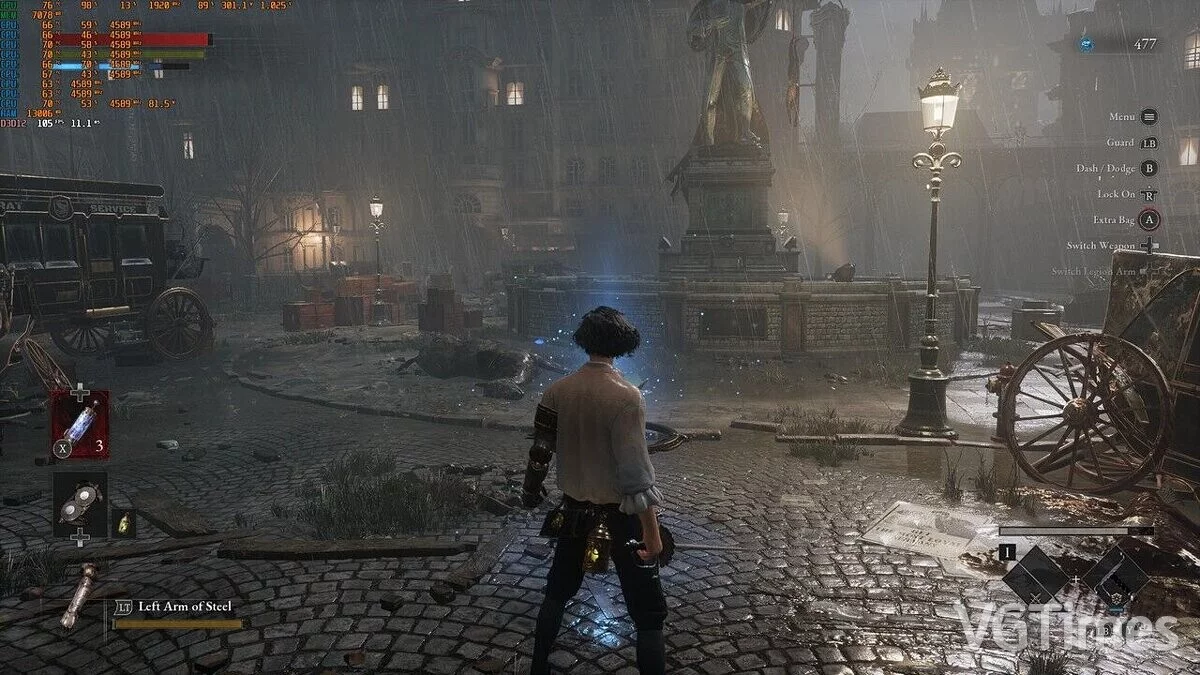Screen dimensions: 1200x675
Task: Select the left diamond weapon slot
Action: (1034, 576)
